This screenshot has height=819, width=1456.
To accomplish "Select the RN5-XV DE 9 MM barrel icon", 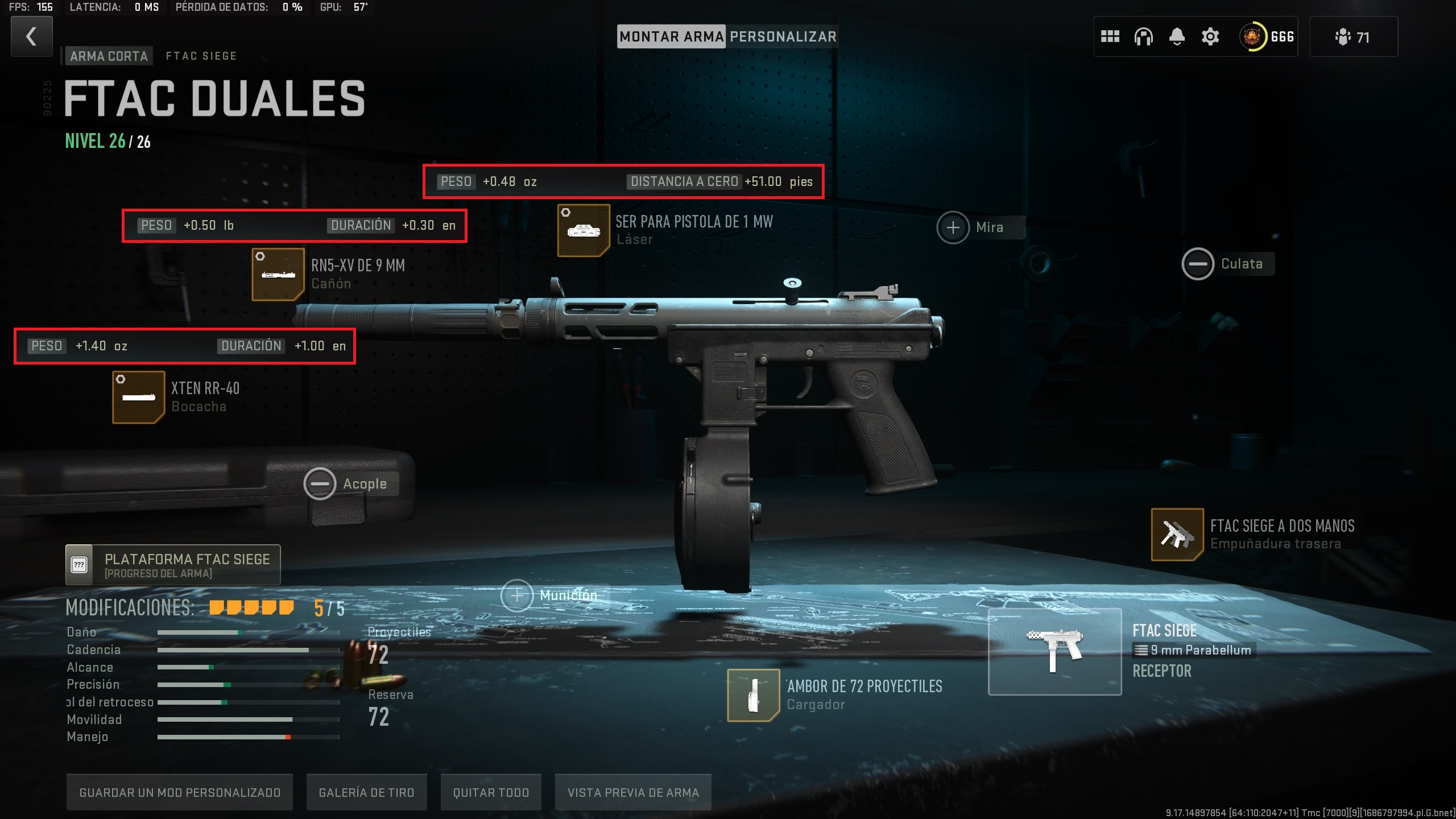I will [x=278, y=274].
